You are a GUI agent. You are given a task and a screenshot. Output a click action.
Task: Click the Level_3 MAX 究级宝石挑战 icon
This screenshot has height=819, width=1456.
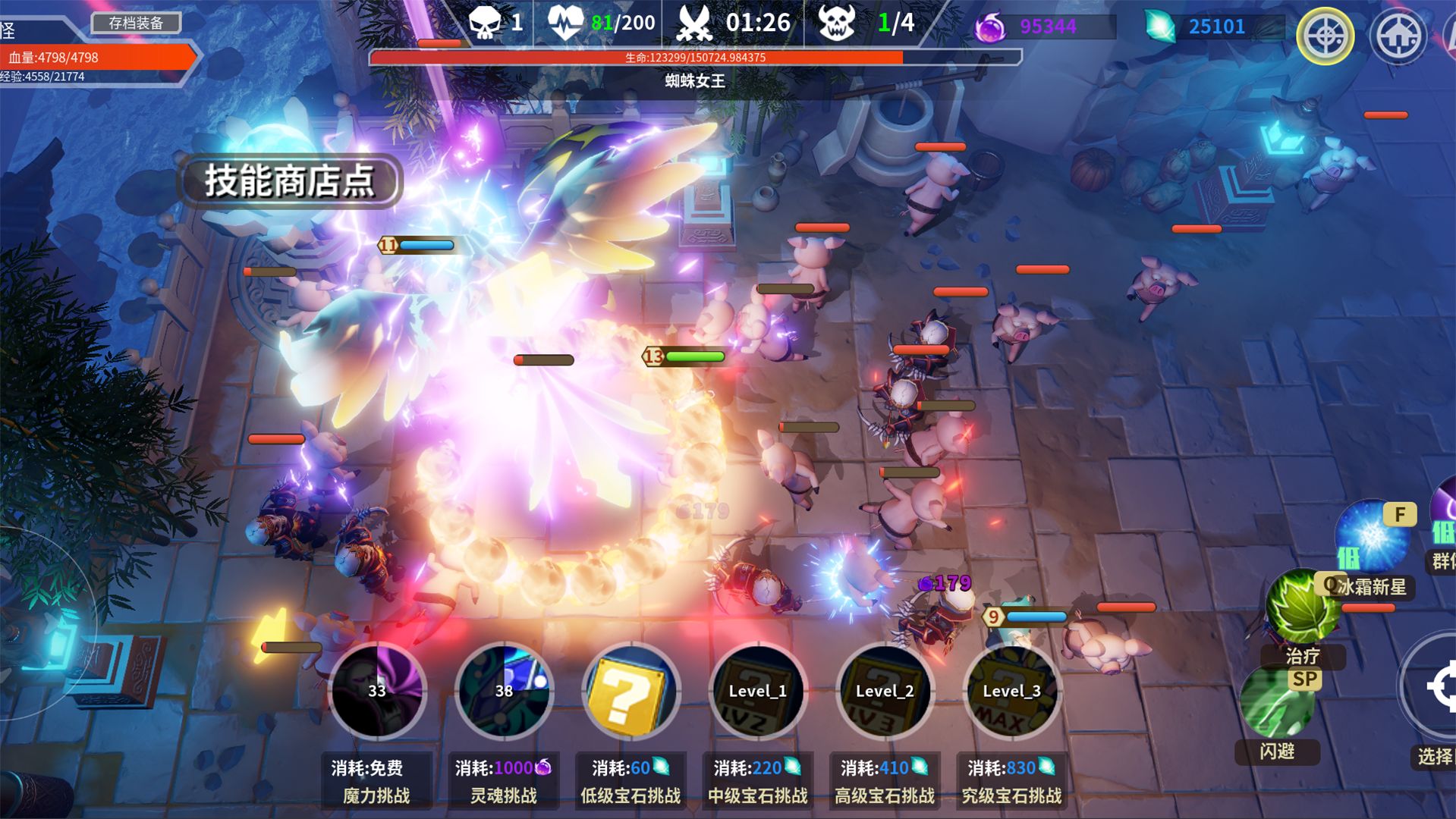(x=1011, y=691)
